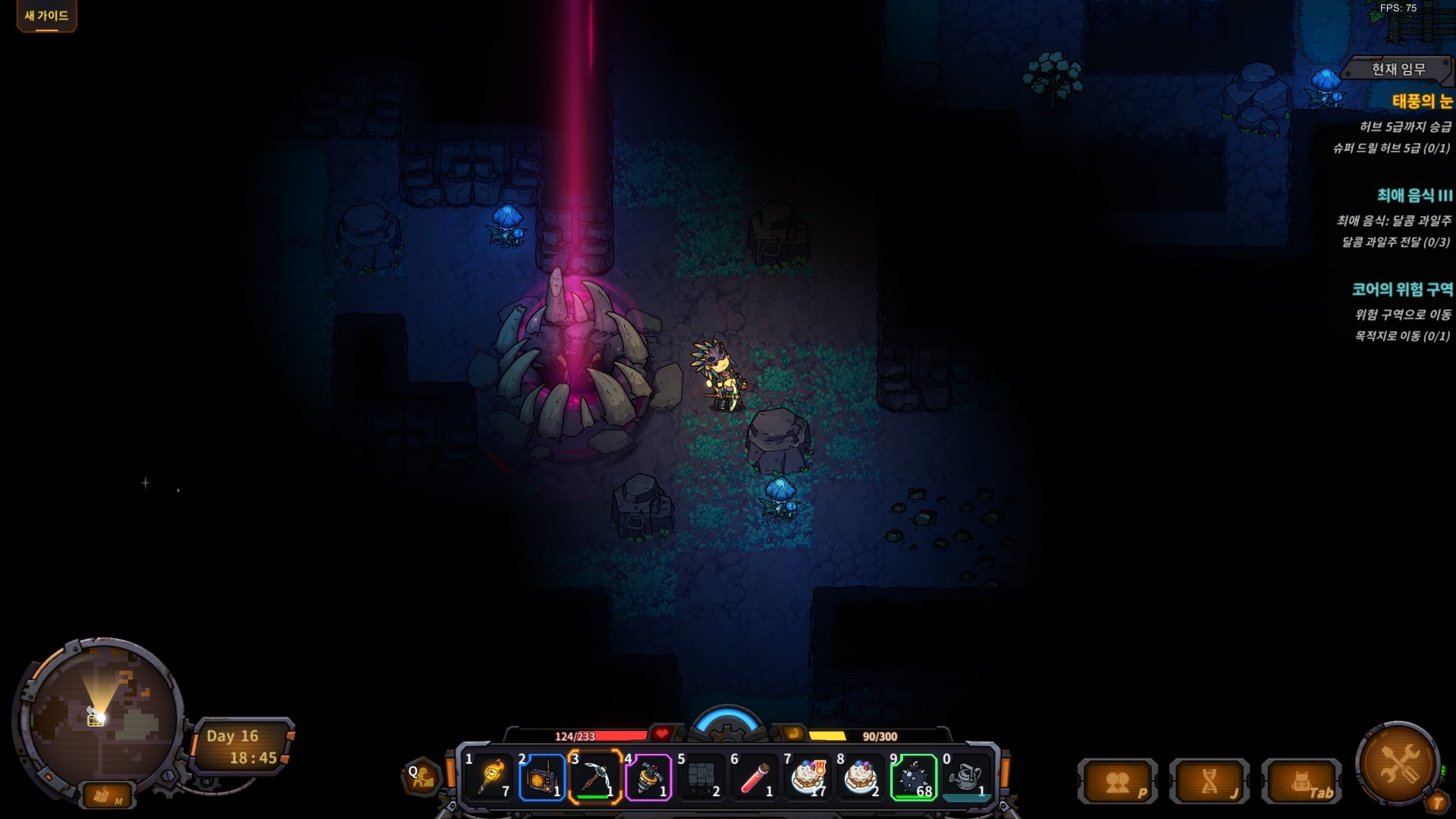Image resolution: width=1456 pixels, height=819 pixels.
Task: Select the 코어의 위험 구역 quest entry
Action: (1402, 289)
